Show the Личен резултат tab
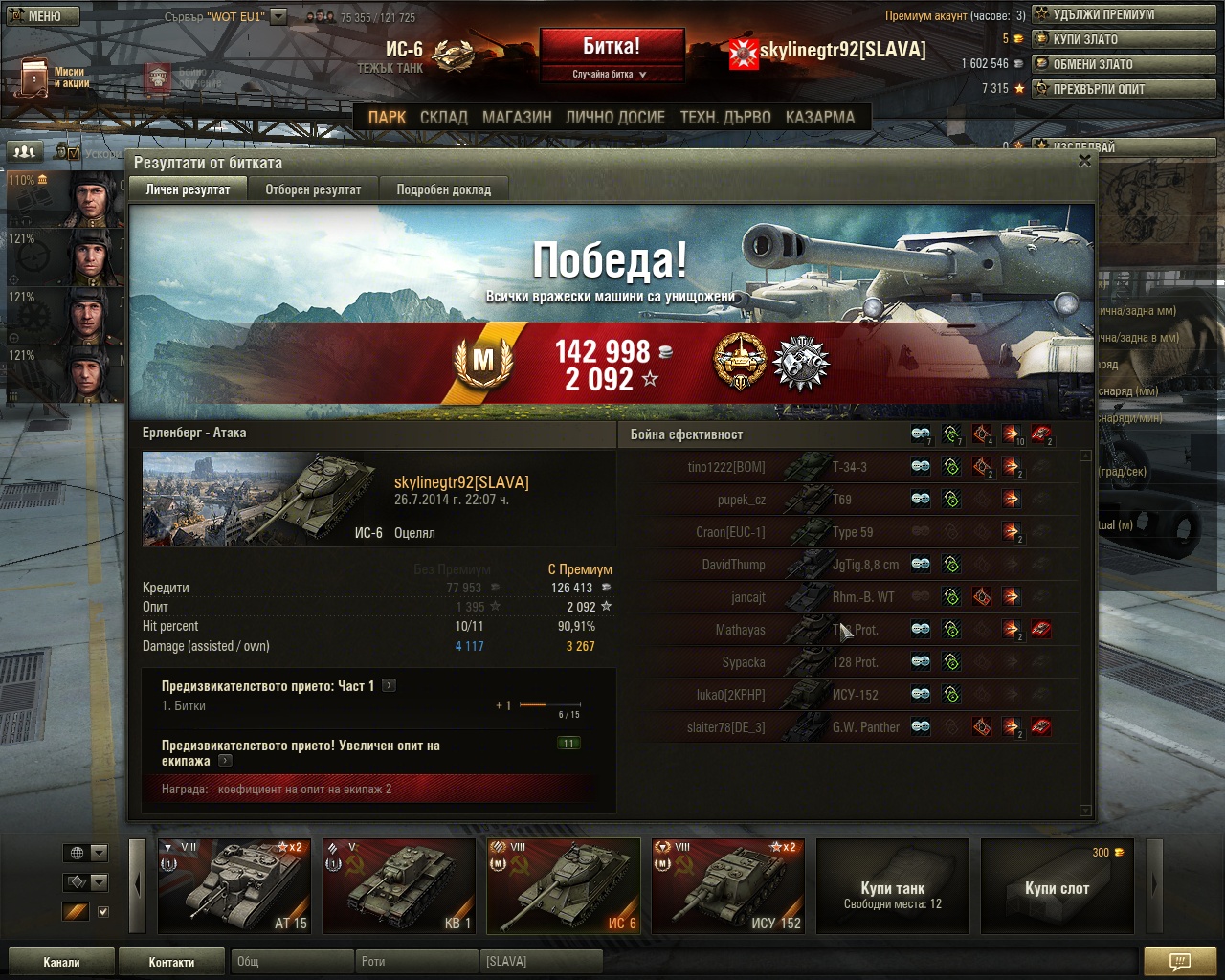The image size is (1225, 980). point(188,189)
